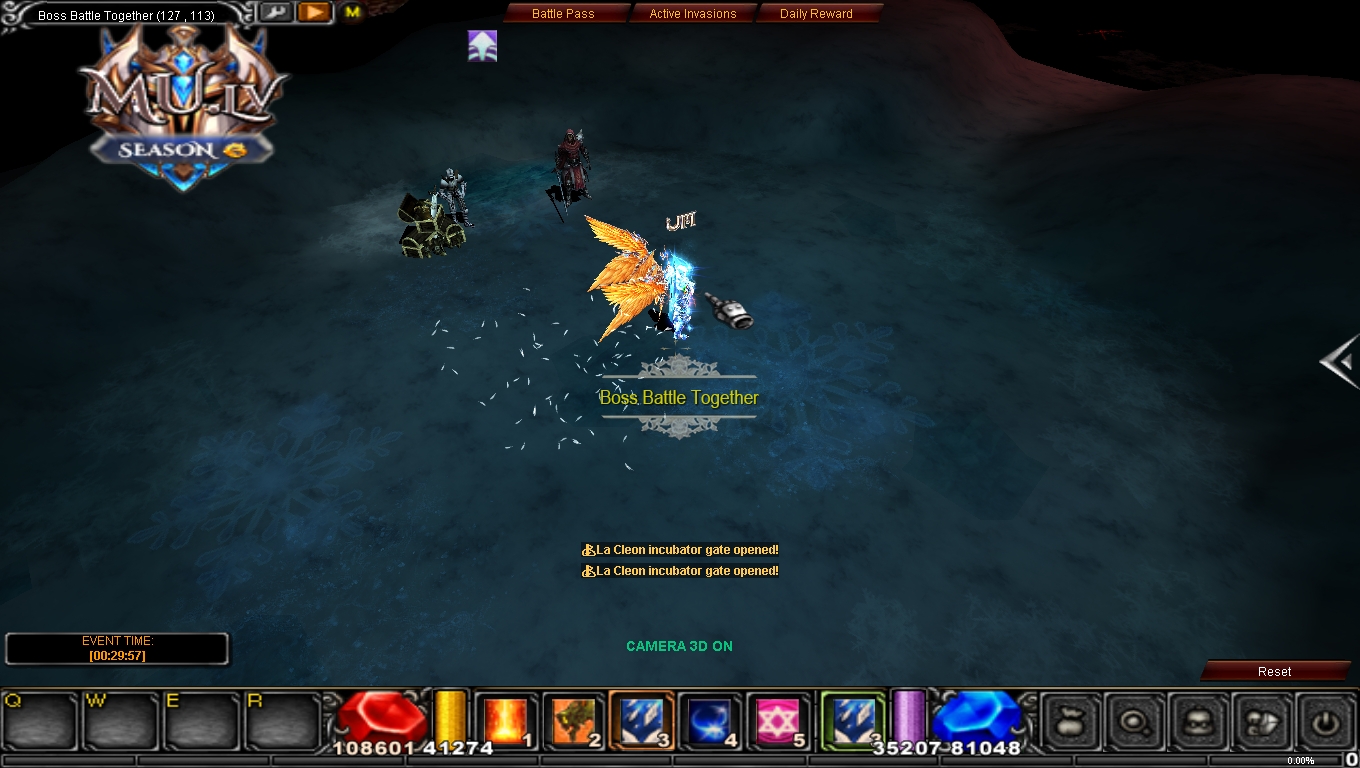Open the inventory bag icon

(1068, 722)
